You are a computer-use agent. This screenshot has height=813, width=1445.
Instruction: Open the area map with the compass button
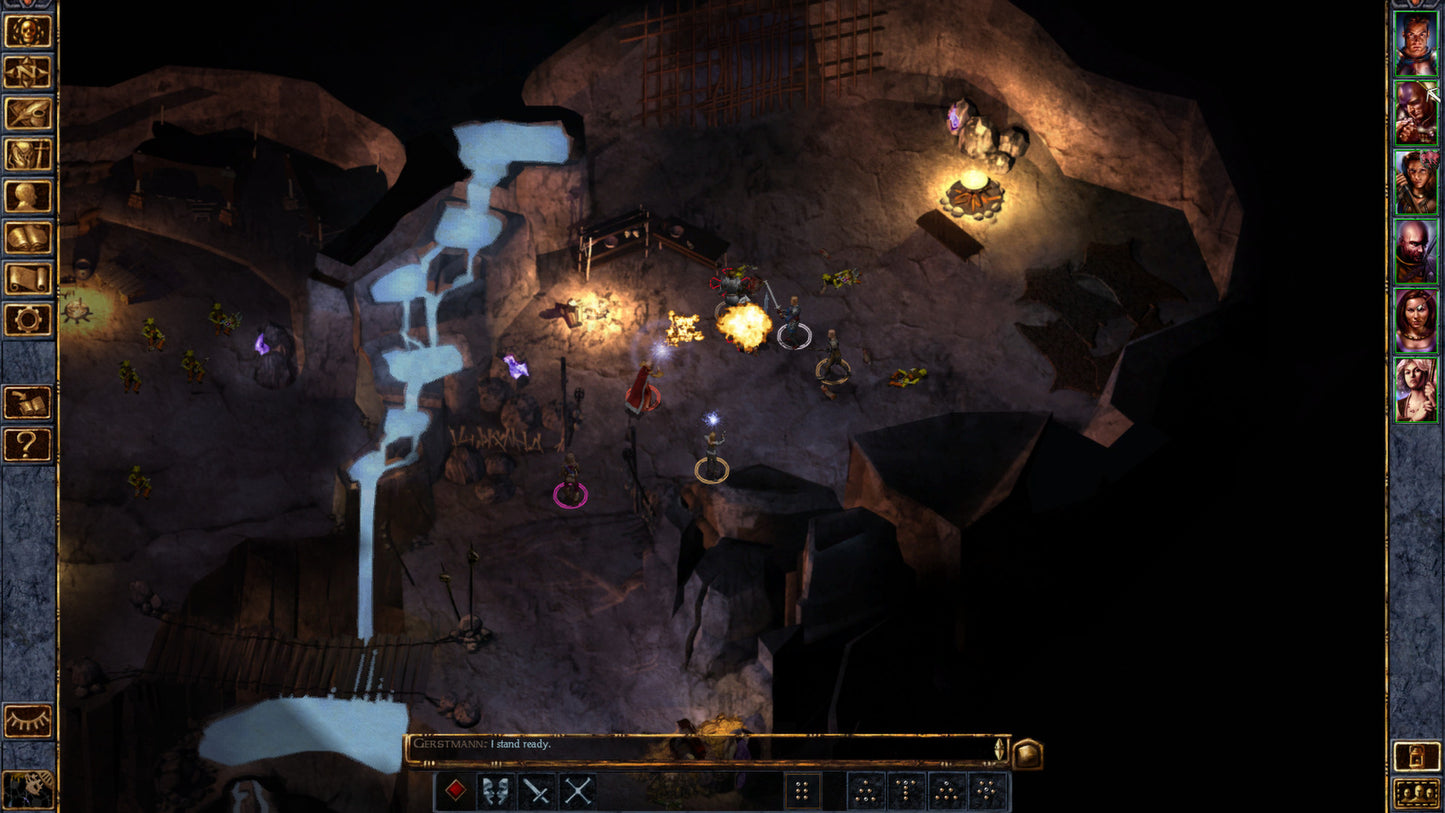coord(28,71)
